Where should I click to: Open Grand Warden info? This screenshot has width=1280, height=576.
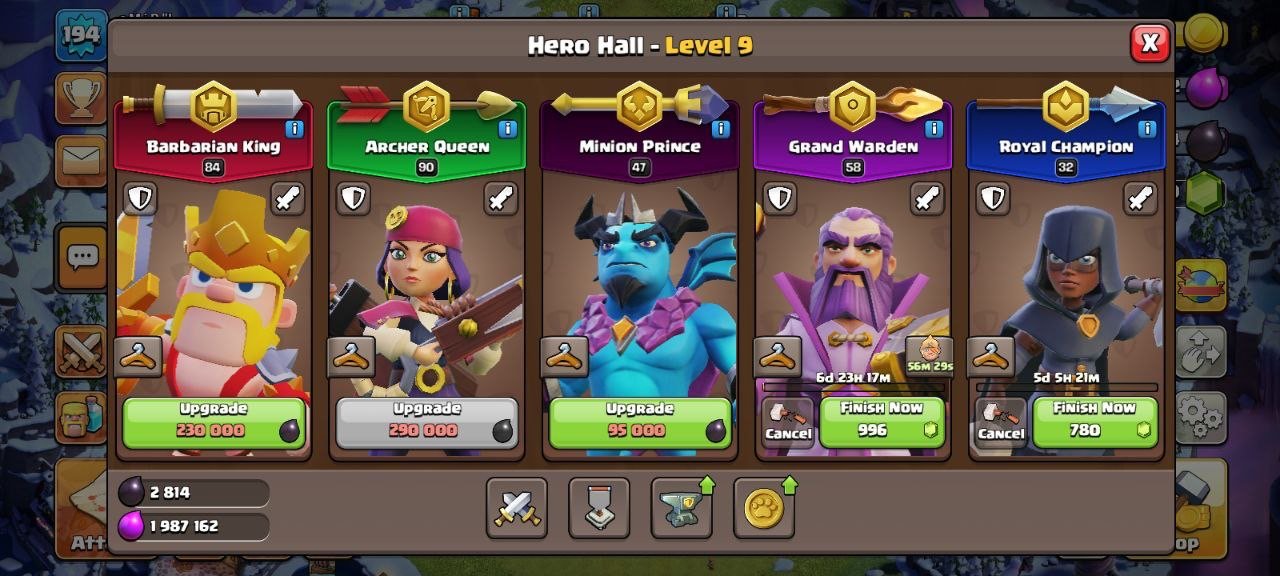934,129
